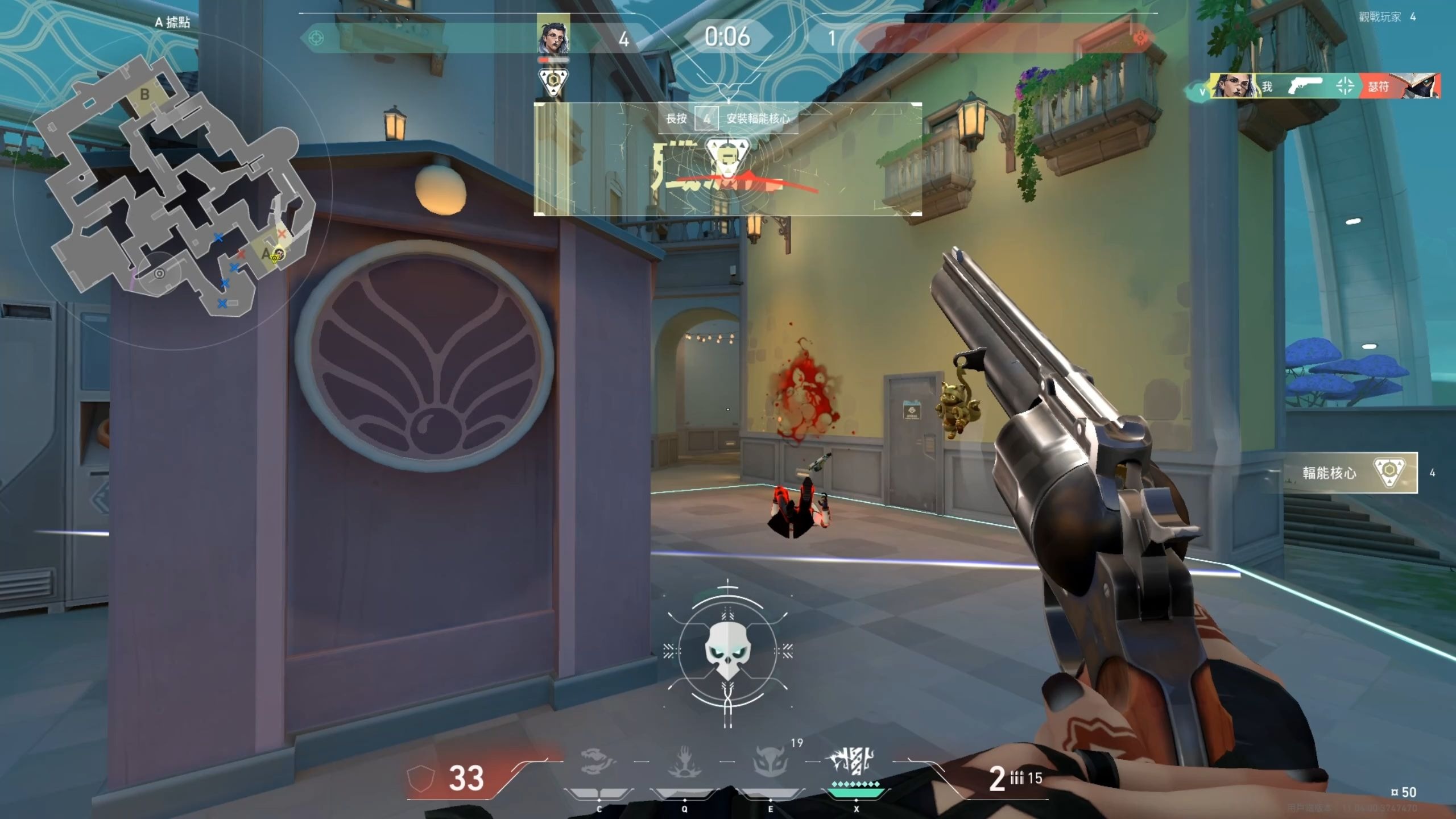The height and width of the screenshot is (819, 1456).
Task: Select the Prowler ability icon
Action: [598, 762]
